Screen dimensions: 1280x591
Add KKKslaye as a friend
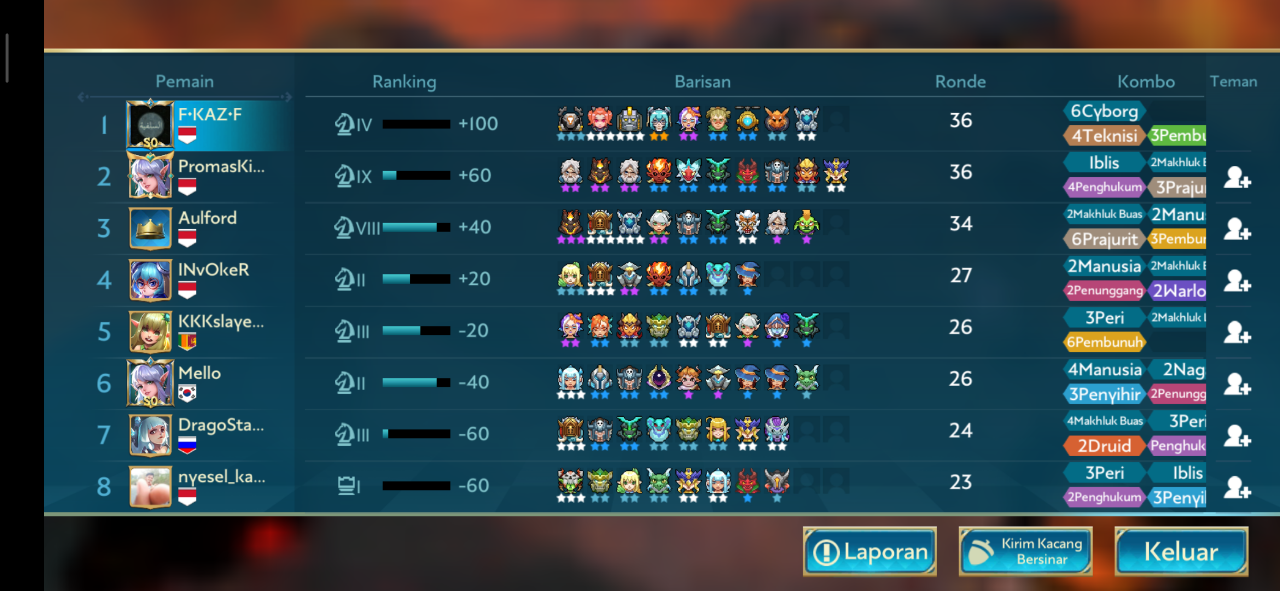[x=1237, y=333]
